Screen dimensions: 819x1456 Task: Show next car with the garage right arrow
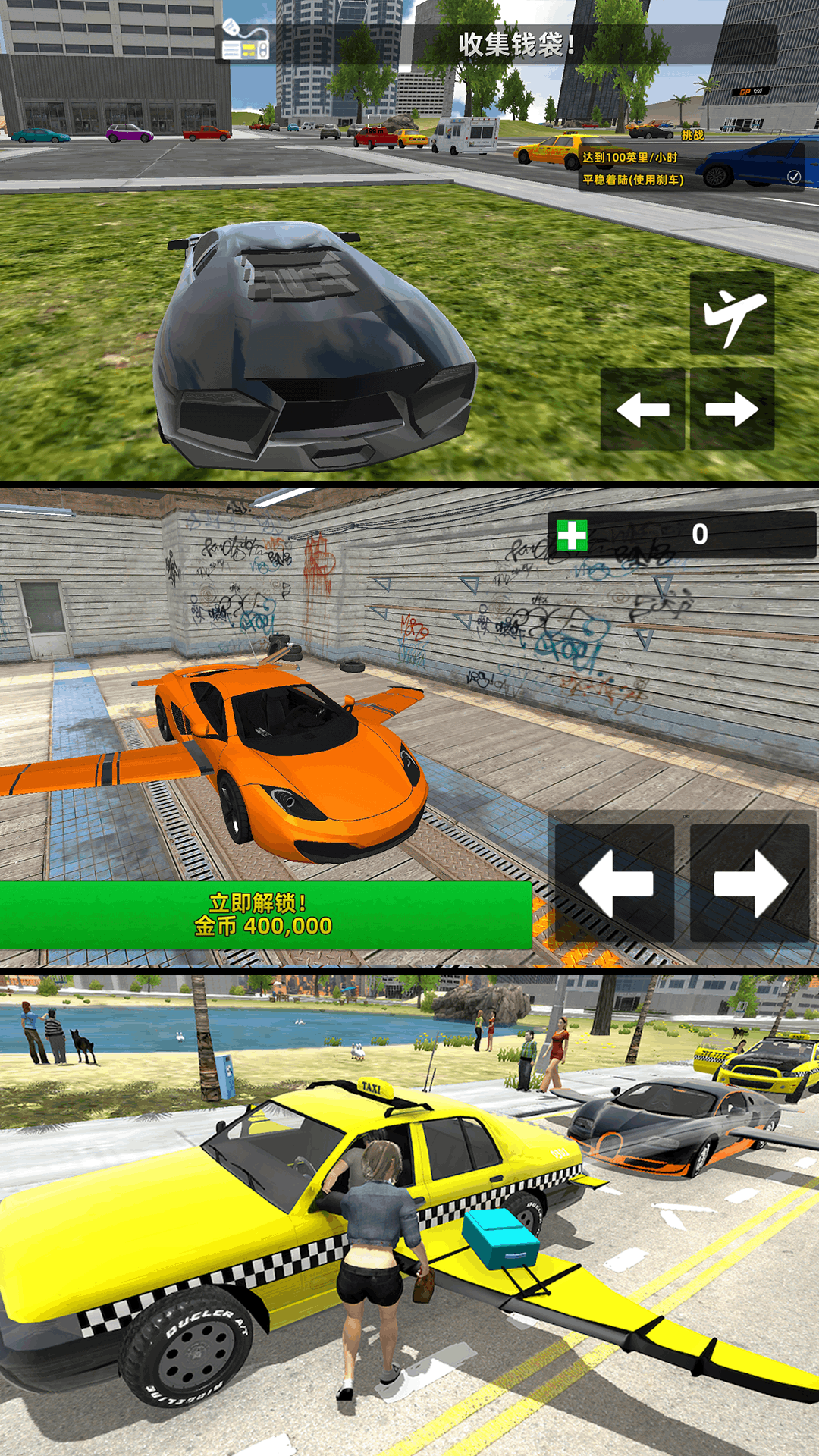point(749,883)
